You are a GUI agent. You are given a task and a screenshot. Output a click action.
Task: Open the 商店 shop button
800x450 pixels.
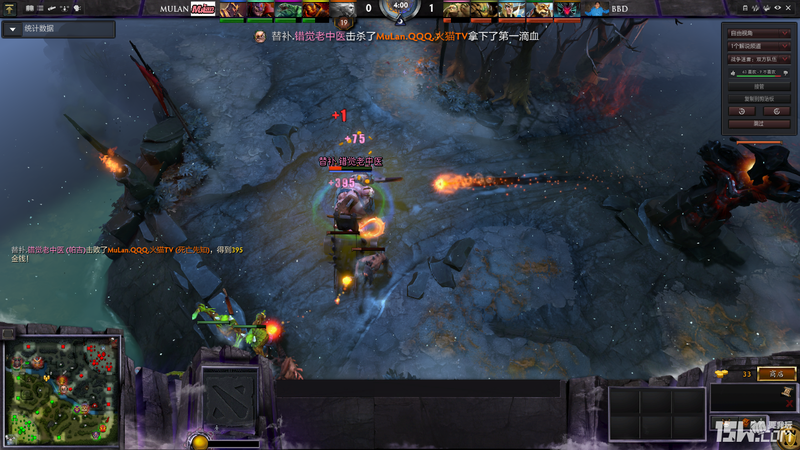tap(775, 374)
